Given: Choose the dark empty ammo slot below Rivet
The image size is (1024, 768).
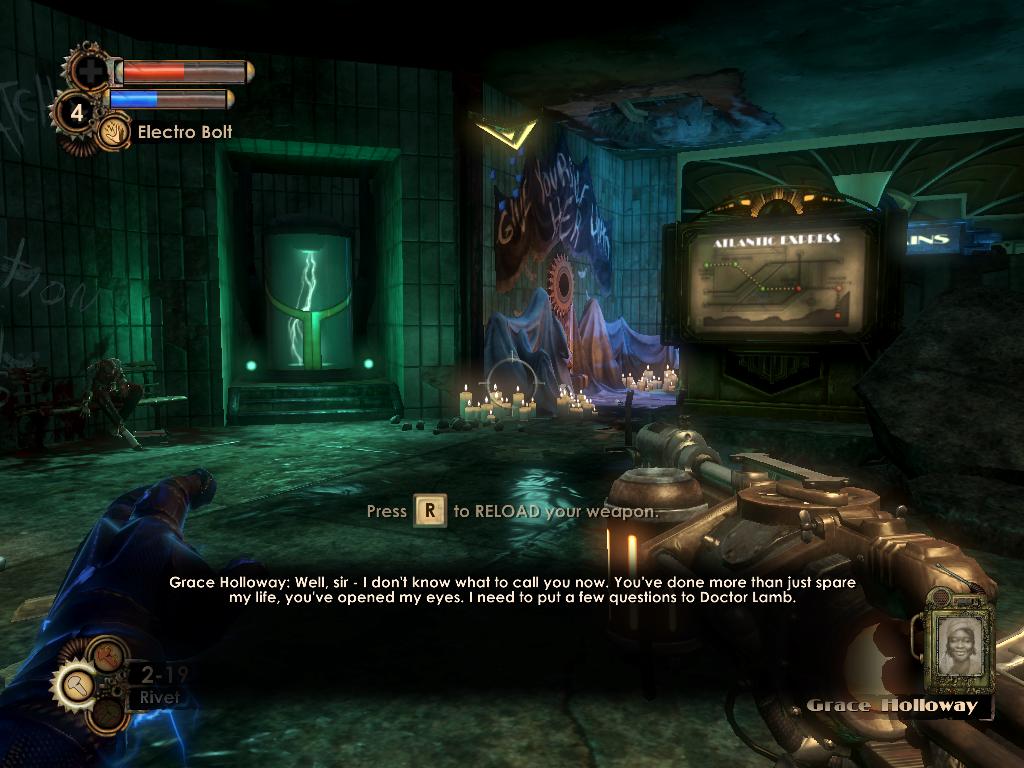Looking at the screenshot, I should pos(106,713).
